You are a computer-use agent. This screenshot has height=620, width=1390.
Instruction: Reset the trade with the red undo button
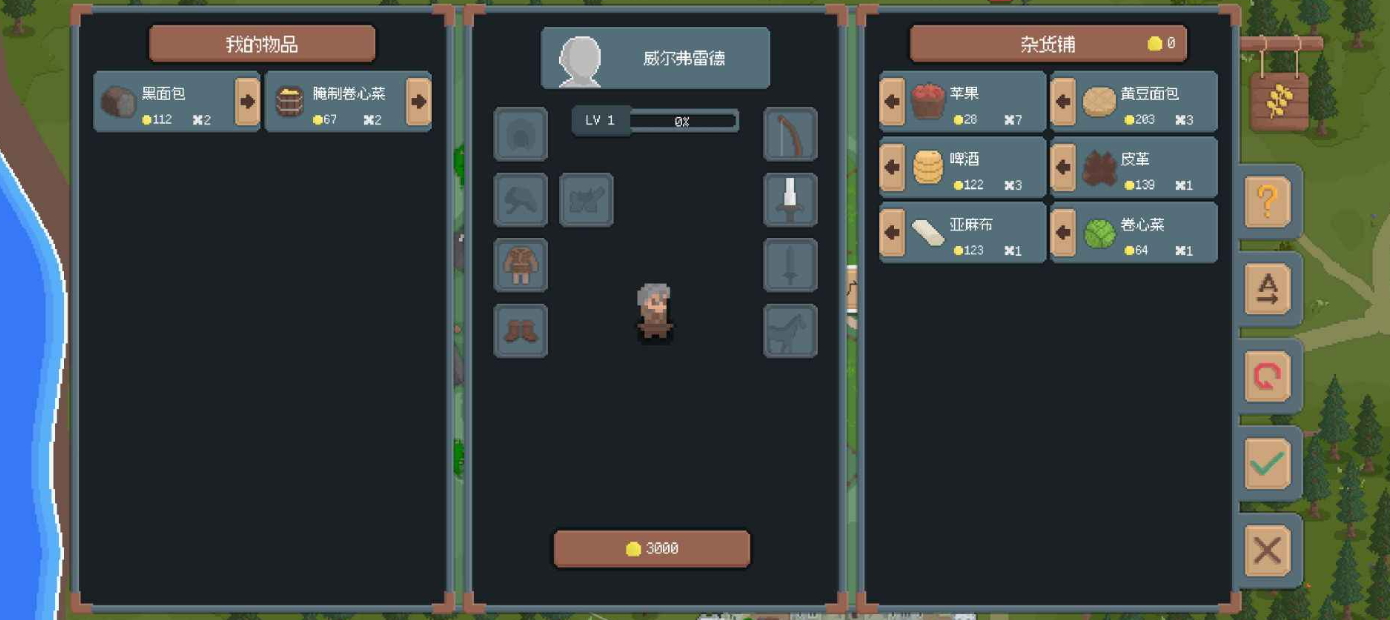[x=1267, y=376]
